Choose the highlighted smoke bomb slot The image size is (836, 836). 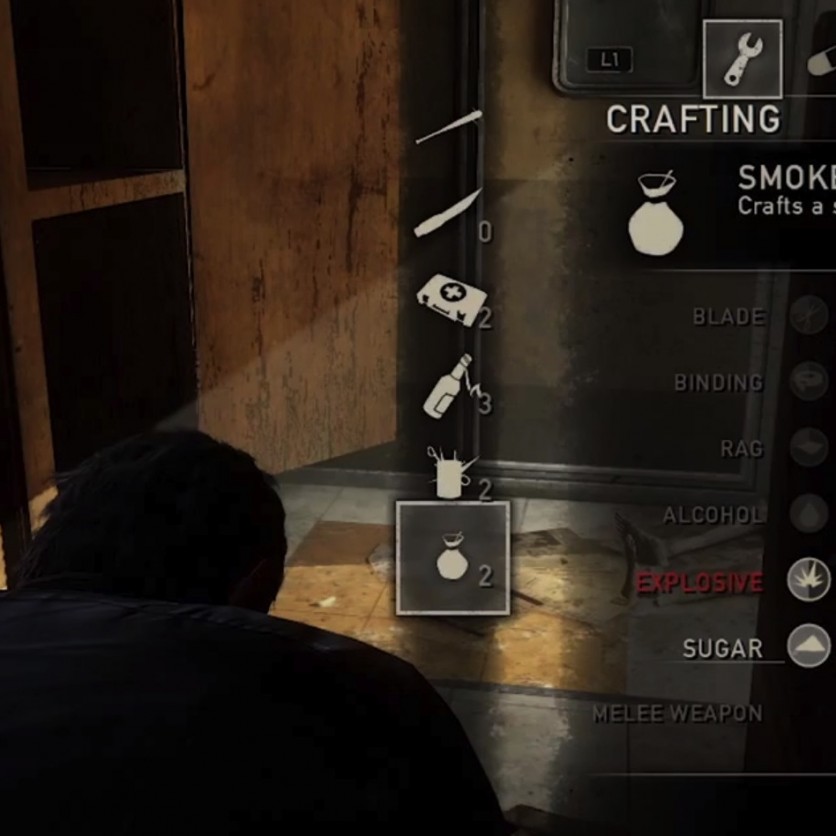[453, 557]
